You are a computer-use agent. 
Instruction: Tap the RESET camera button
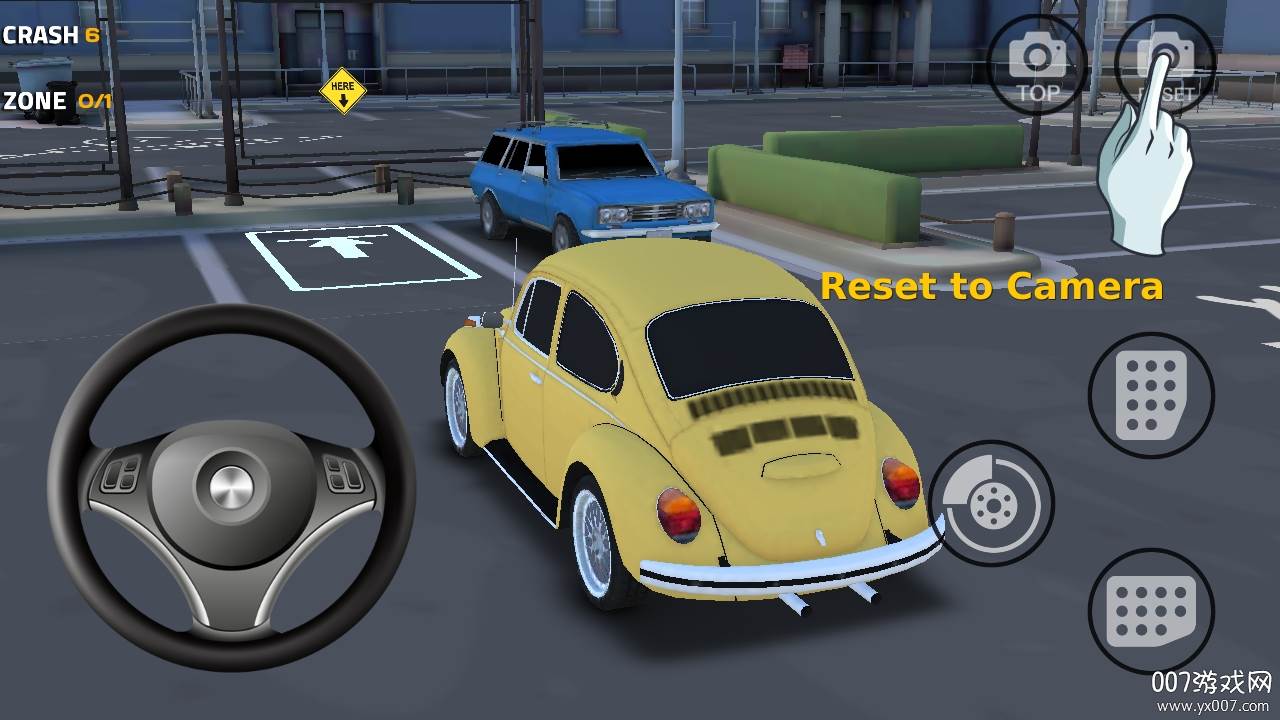click(1165, 65)
